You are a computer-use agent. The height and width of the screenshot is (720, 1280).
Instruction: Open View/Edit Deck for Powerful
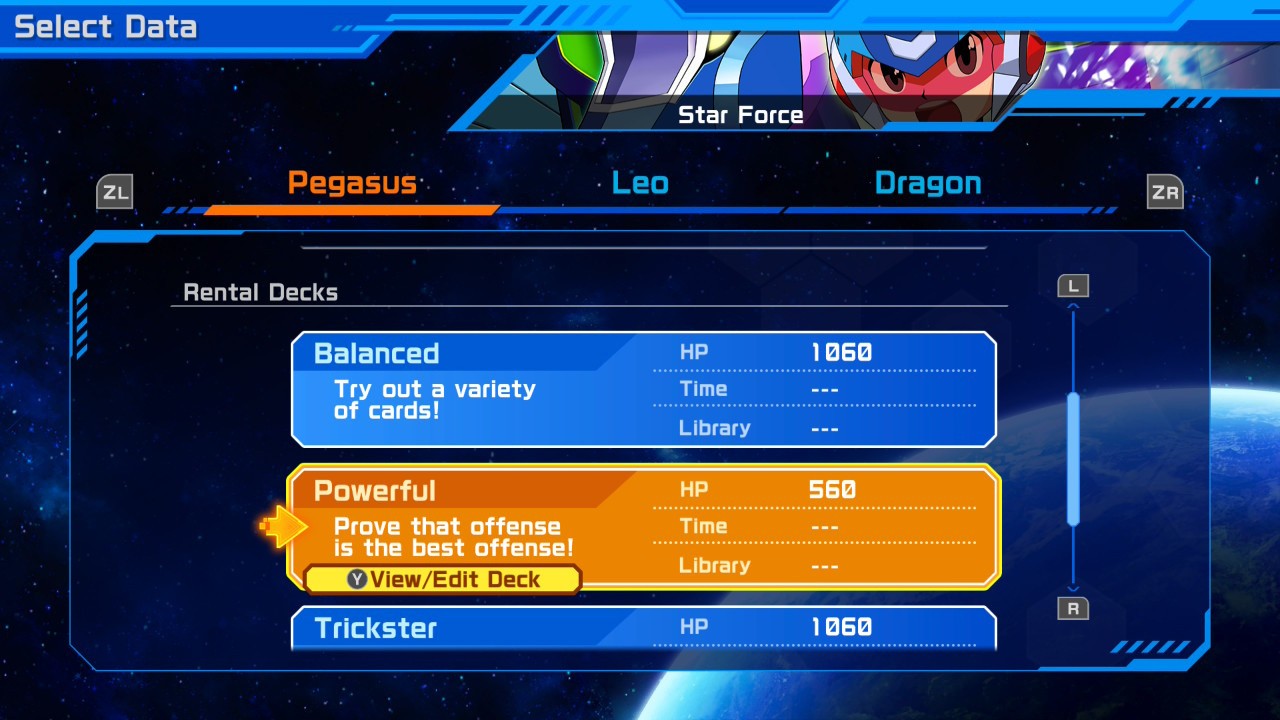(443, 580)
